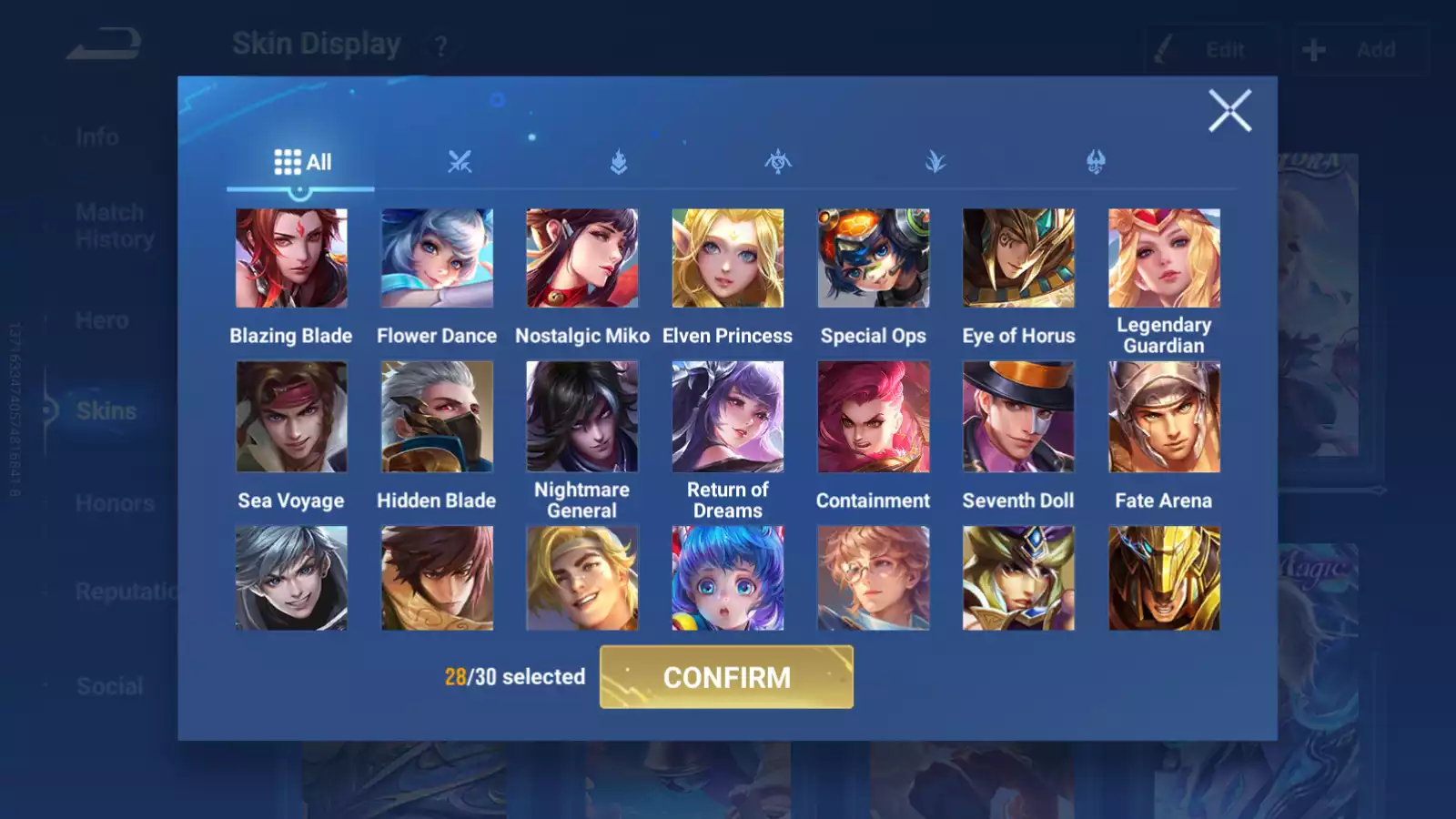Toggle the Seventh Doll skin selection

pos(1018,416)
